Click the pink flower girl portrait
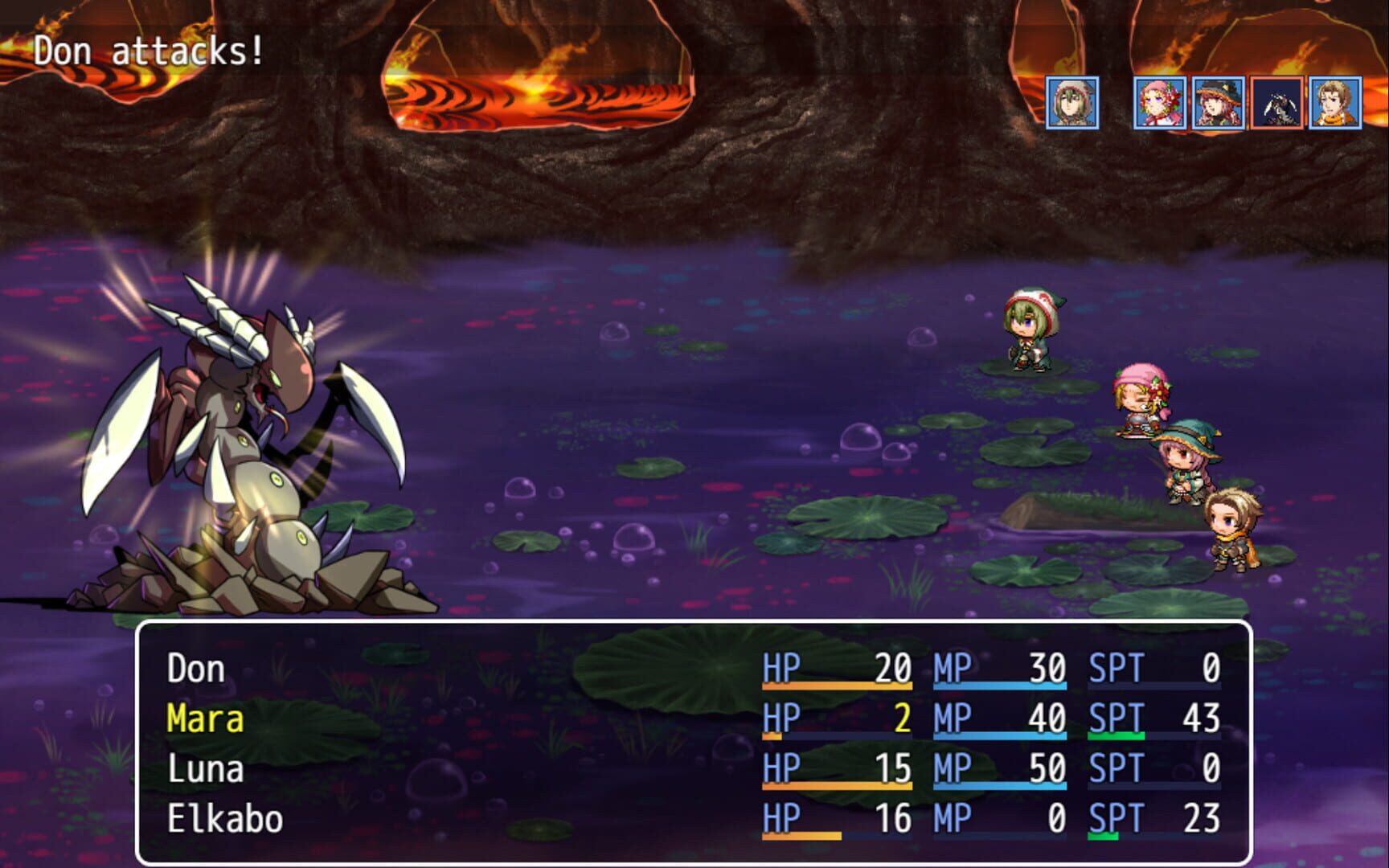Screen dimensions: 1389x868 click(1160, 104)
